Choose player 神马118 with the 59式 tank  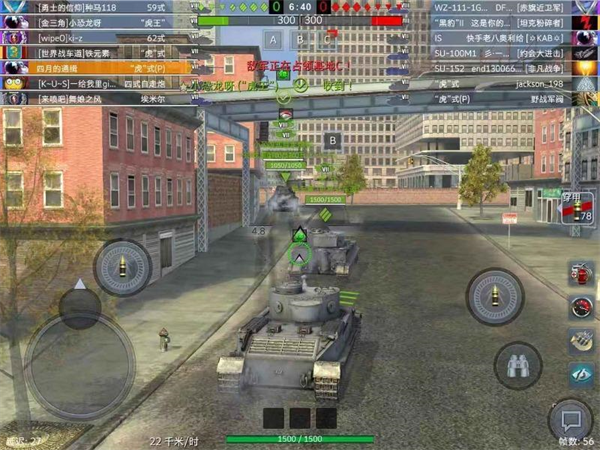(98, 8)
